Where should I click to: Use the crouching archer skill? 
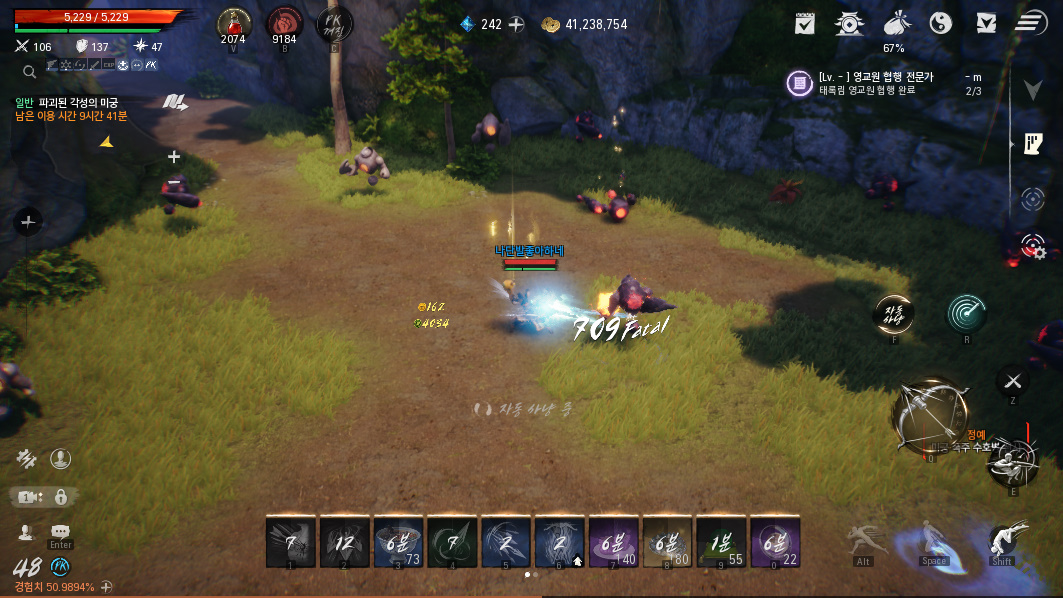click(x=1011, y=462)
